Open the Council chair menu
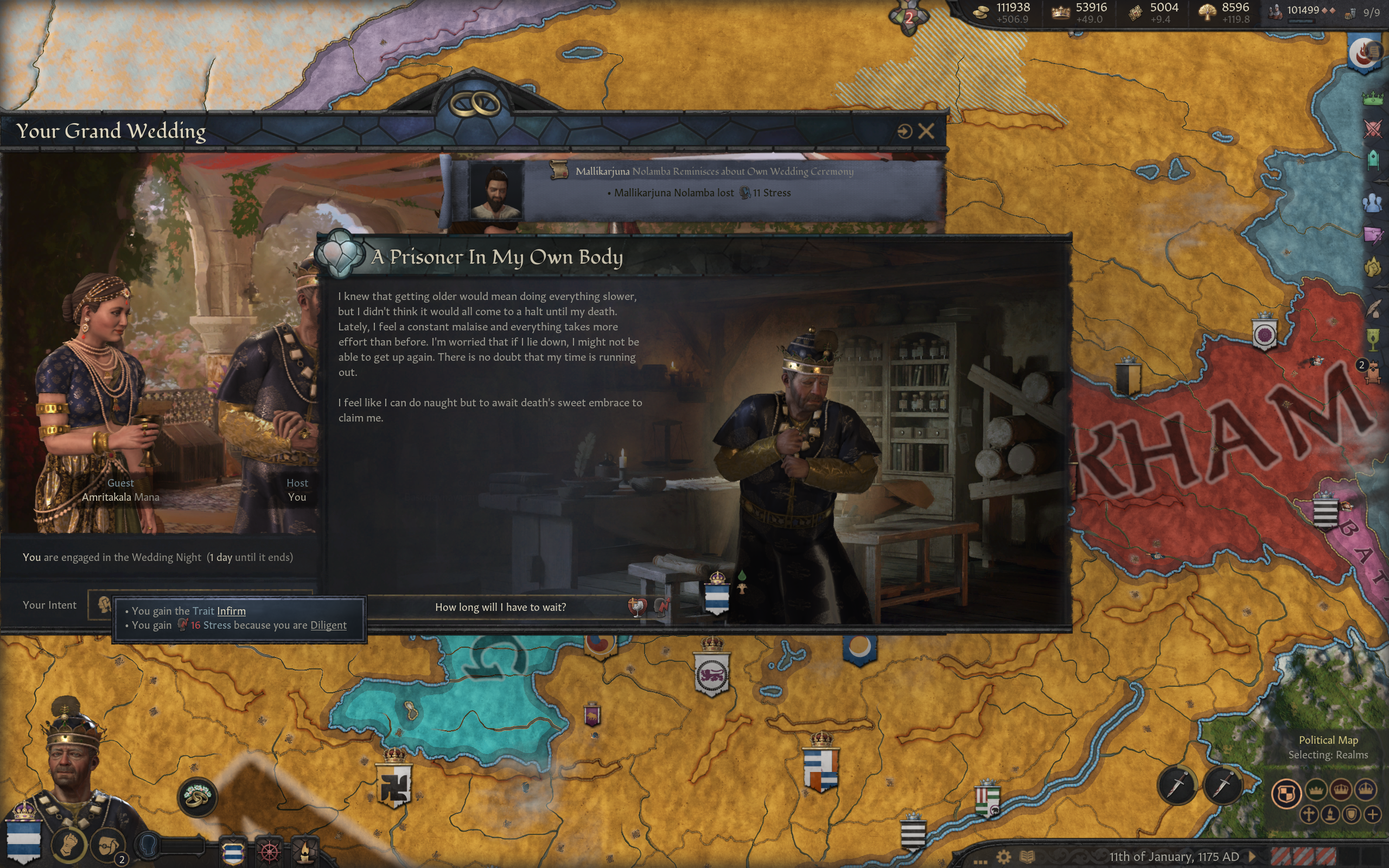The width and height of the screenshot is (1389, 868). [1372, 159]
